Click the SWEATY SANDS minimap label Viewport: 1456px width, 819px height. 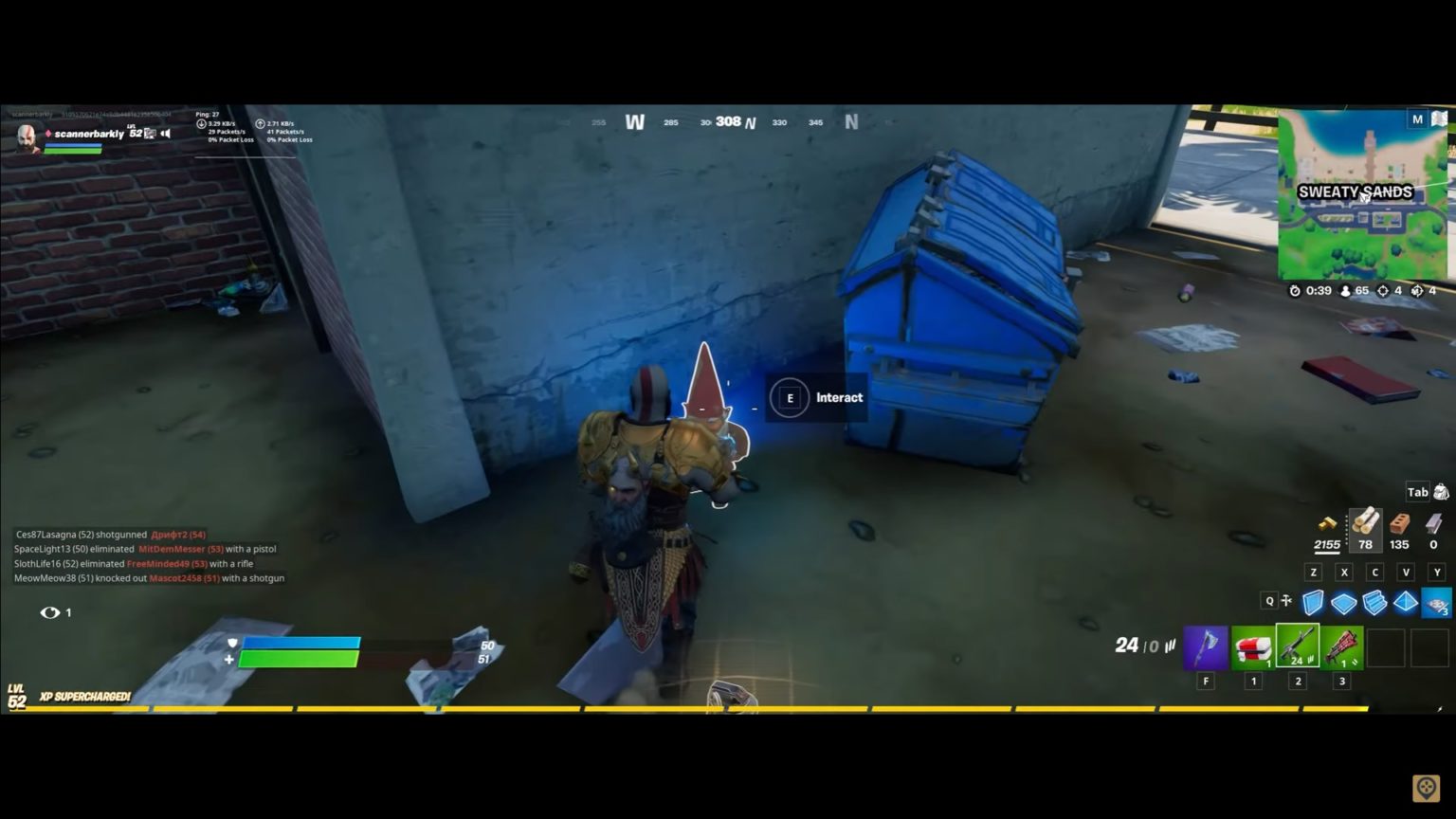tap(1356, 191)
